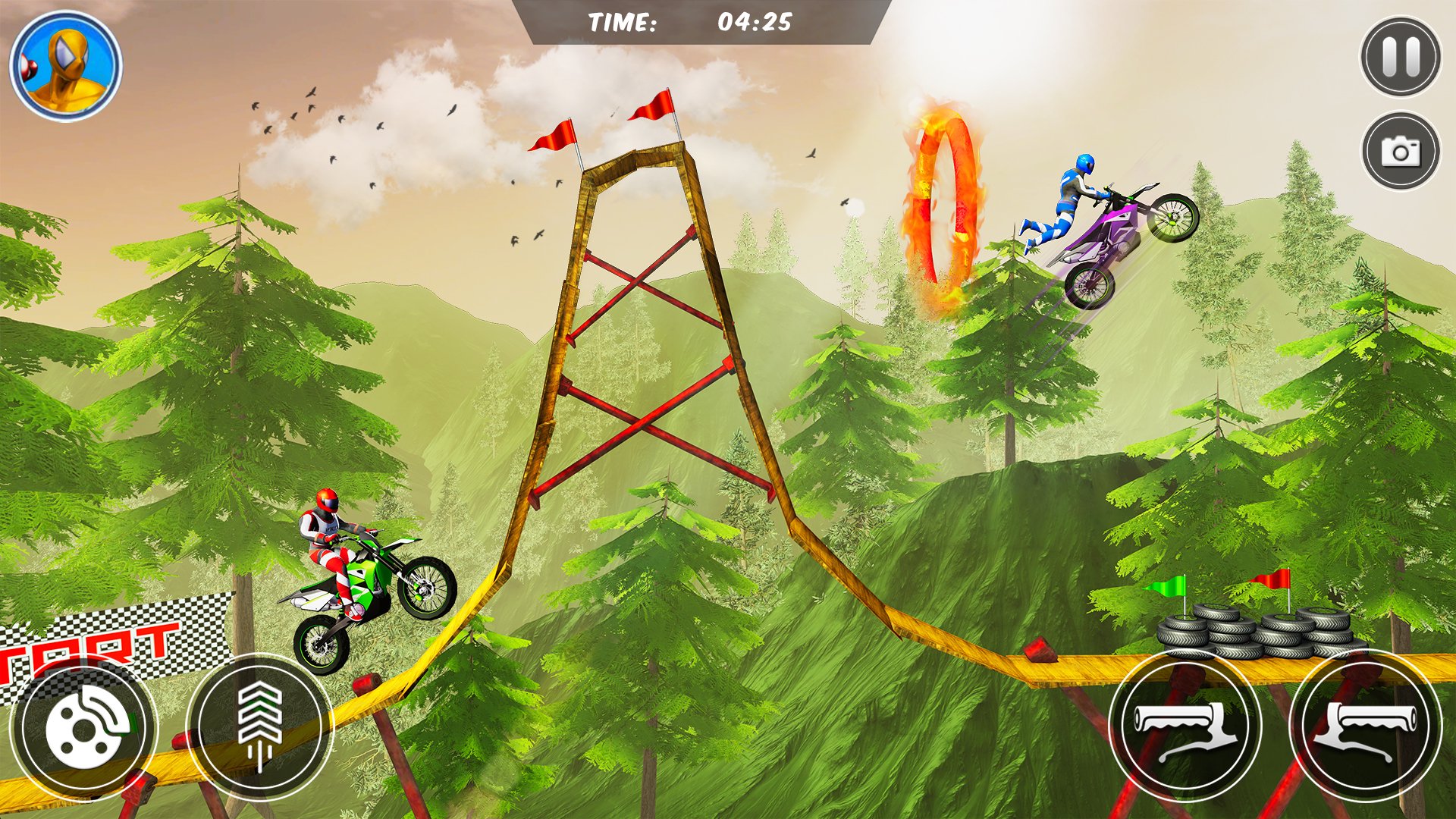Tap the camera view button
This screenshot has height=819, width=1456.
pos(1400,151)
